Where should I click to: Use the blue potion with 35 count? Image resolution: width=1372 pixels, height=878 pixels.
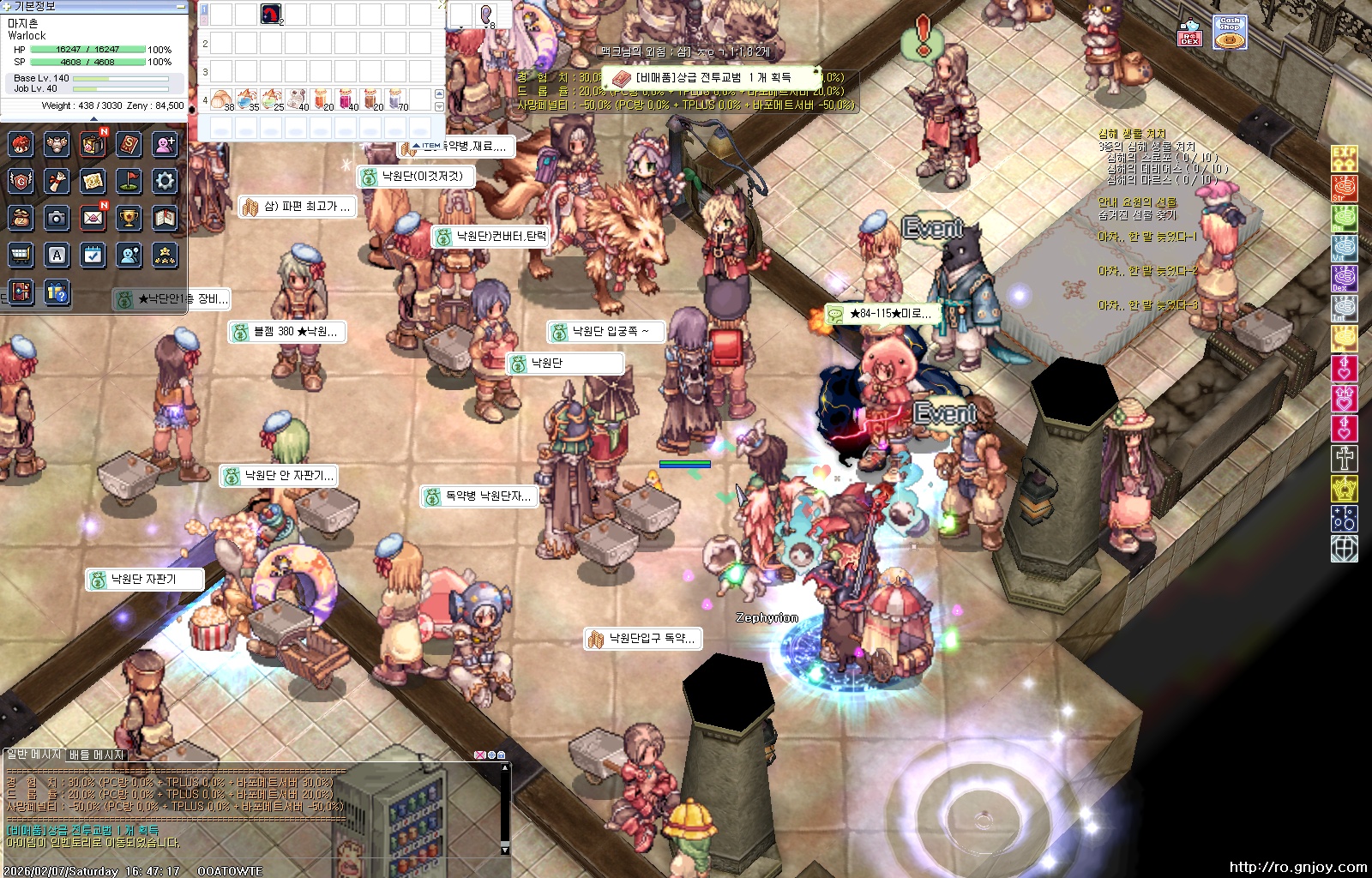point(247,99)
